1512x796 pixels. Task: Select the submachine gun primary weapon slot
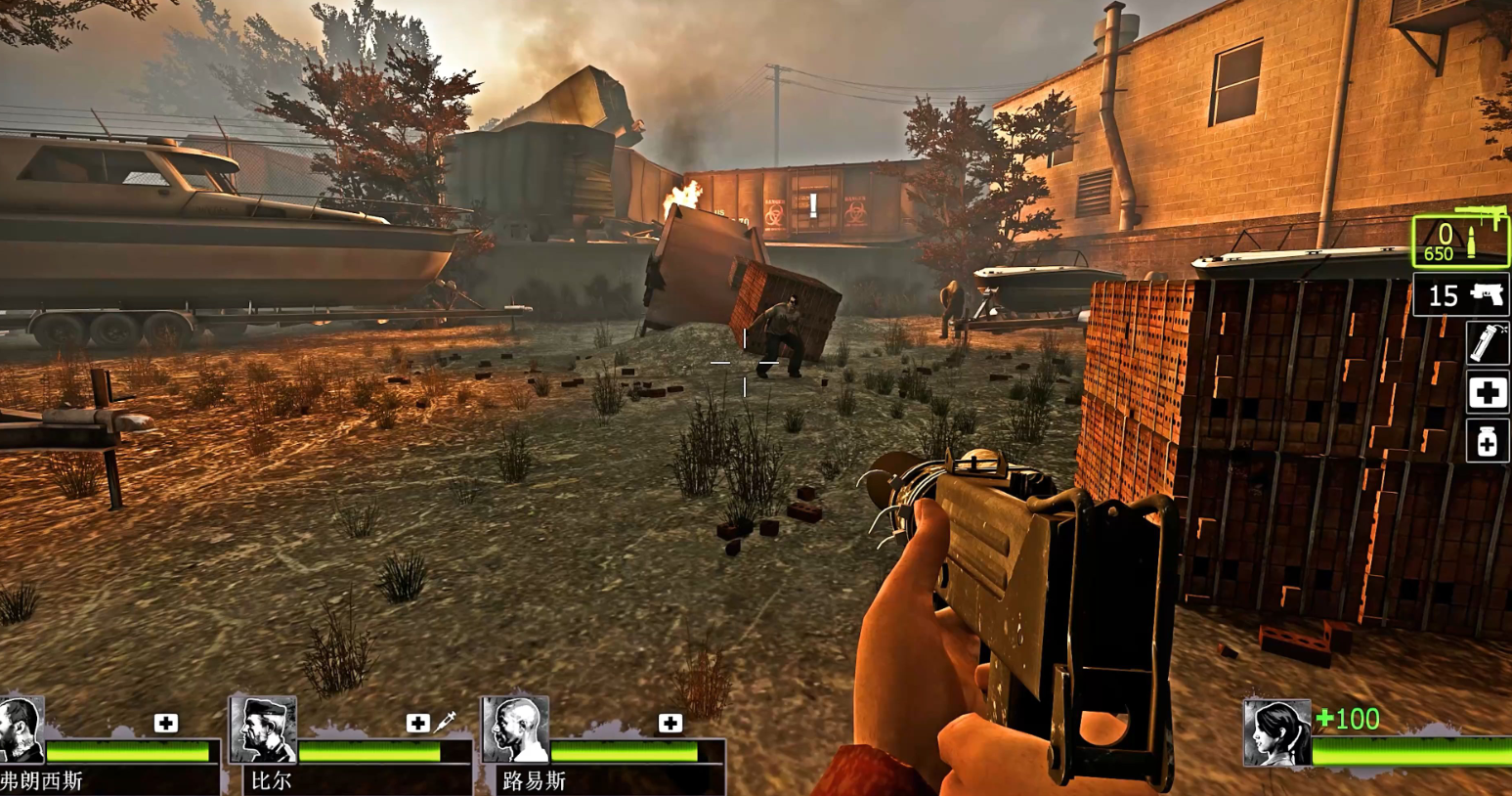(x=1460, y=242)
